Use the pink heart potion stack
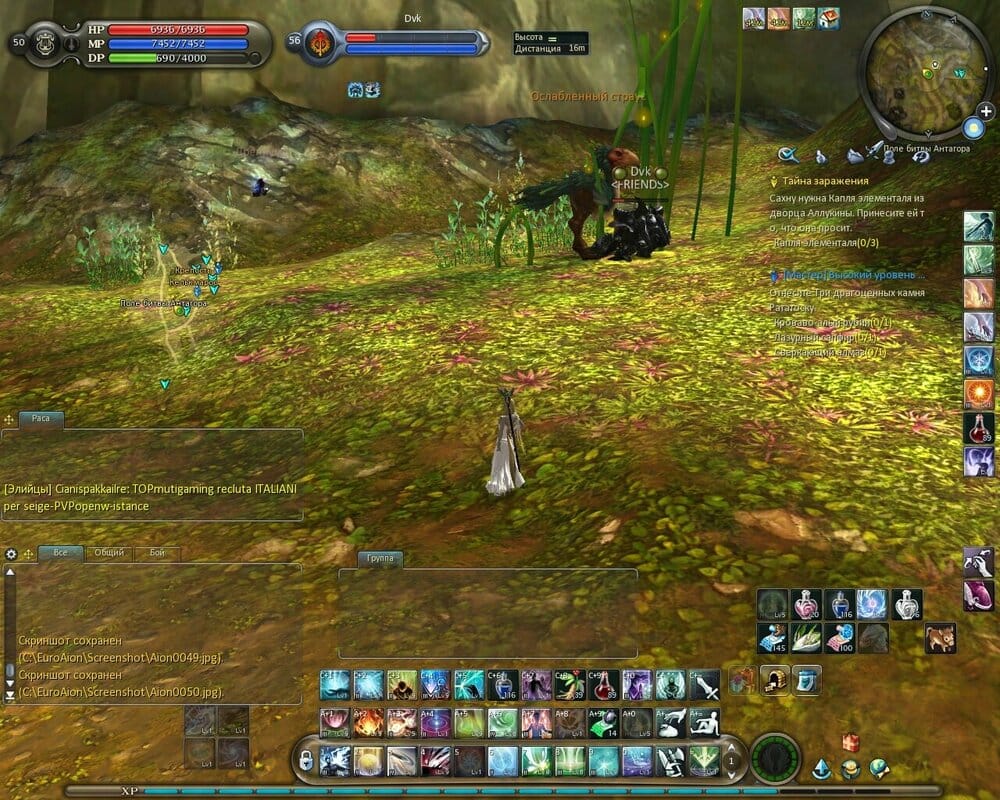Viewport: 1000px width, 800px height. point(806,604)
